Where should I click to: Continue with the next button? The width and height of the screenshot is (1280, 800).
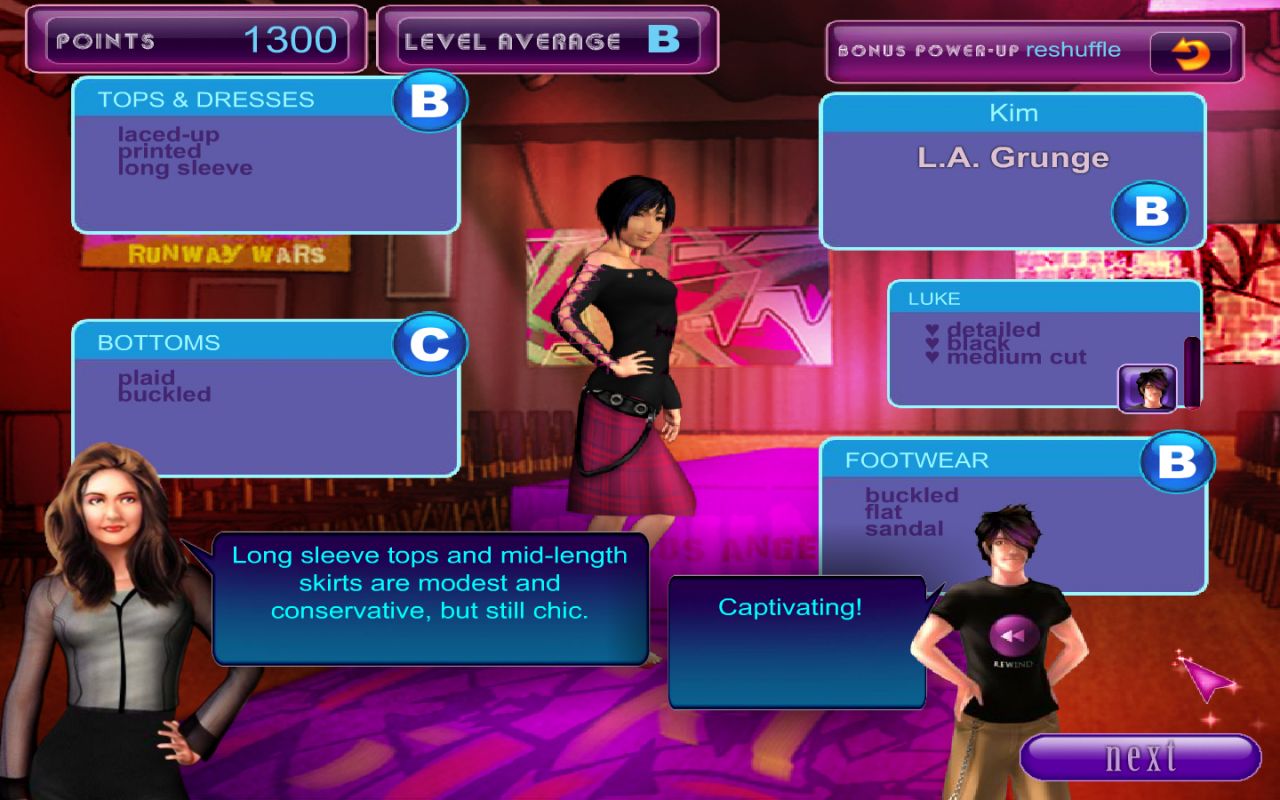1140,757
